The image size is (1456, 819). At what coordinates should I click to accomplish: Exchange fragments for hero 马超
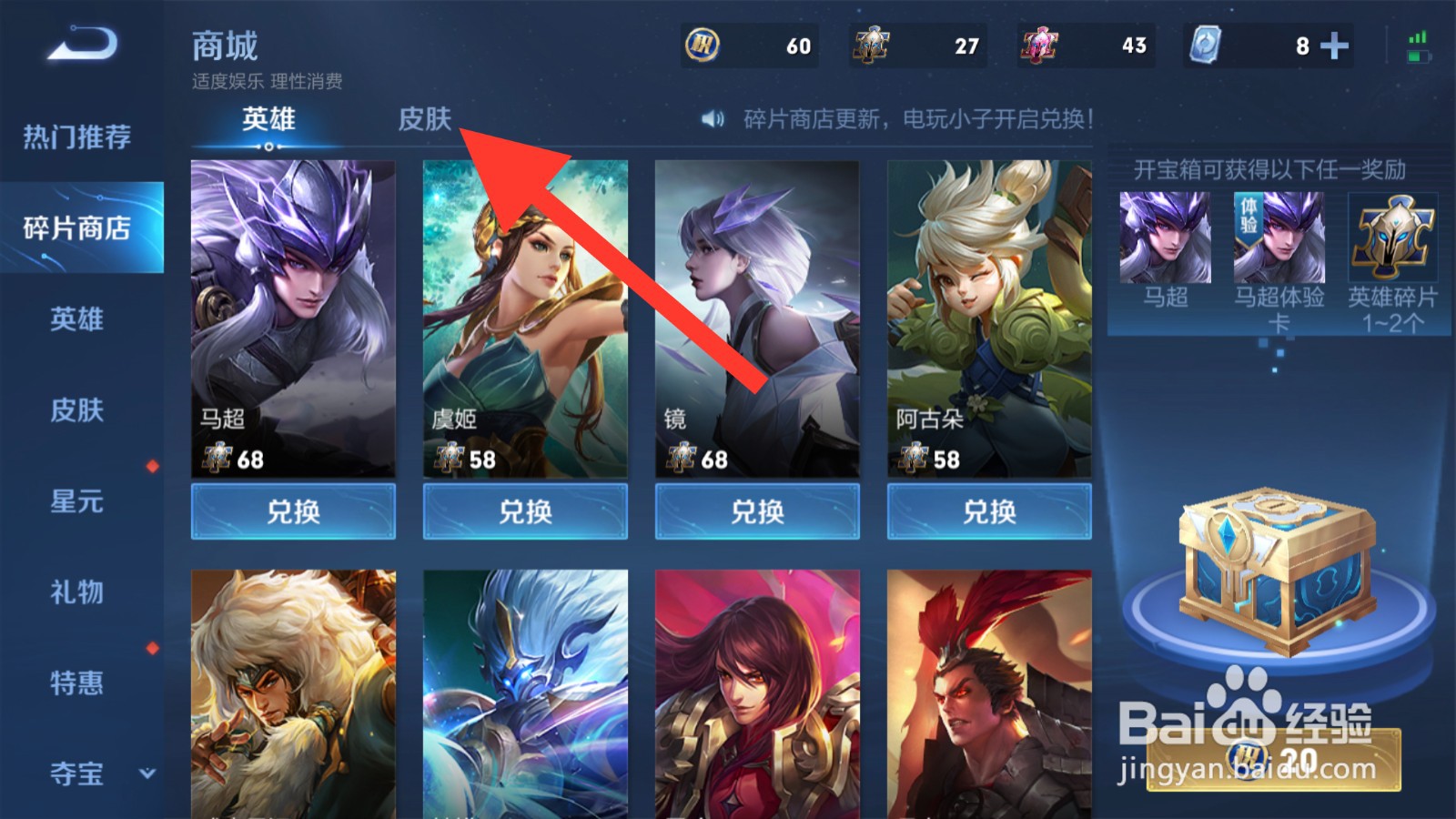(293, 511)
